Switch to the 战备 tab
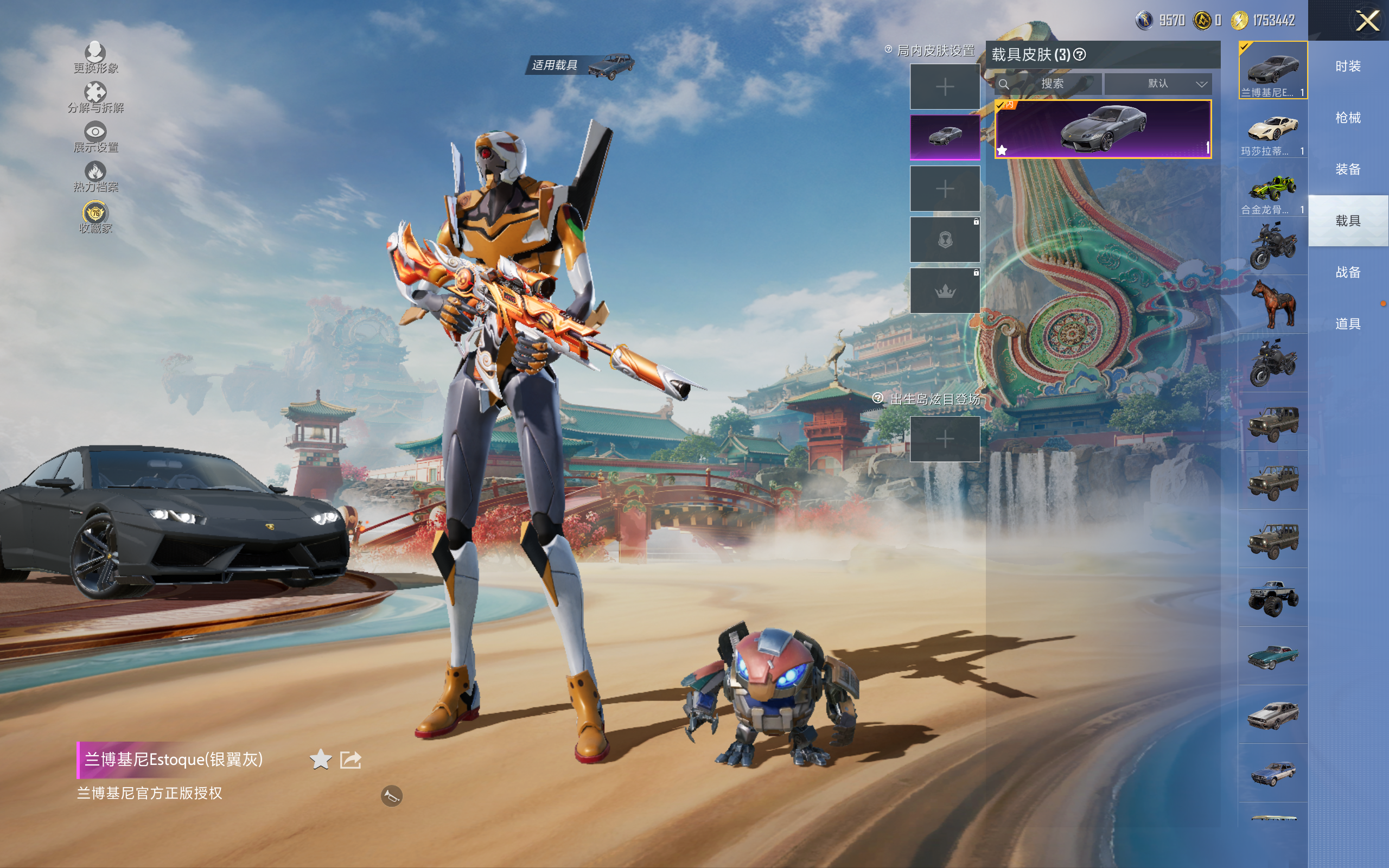The width and height of the screenshot is (1389, 868). (x=1348, y=272)
